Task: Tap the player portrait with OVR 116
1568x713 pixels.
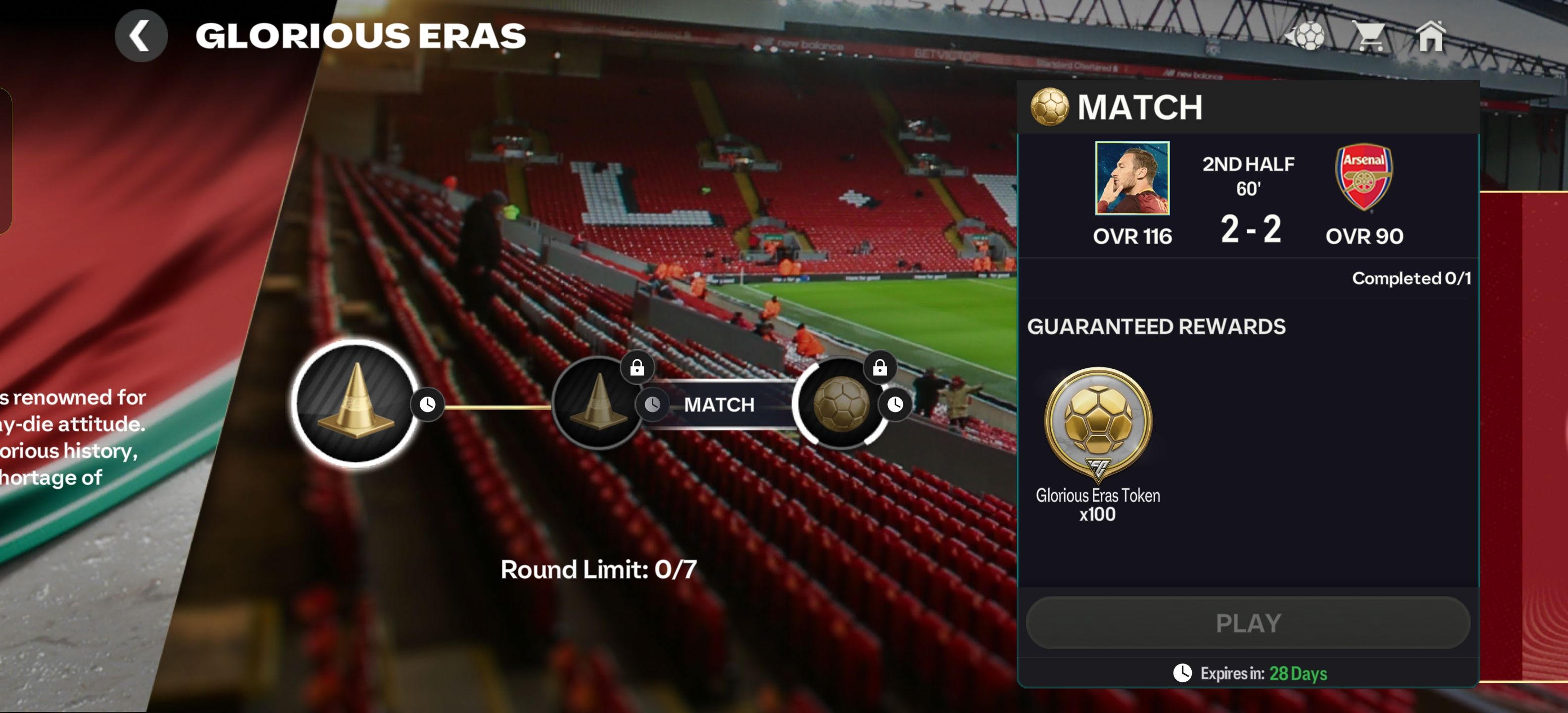Action: 1132,178
